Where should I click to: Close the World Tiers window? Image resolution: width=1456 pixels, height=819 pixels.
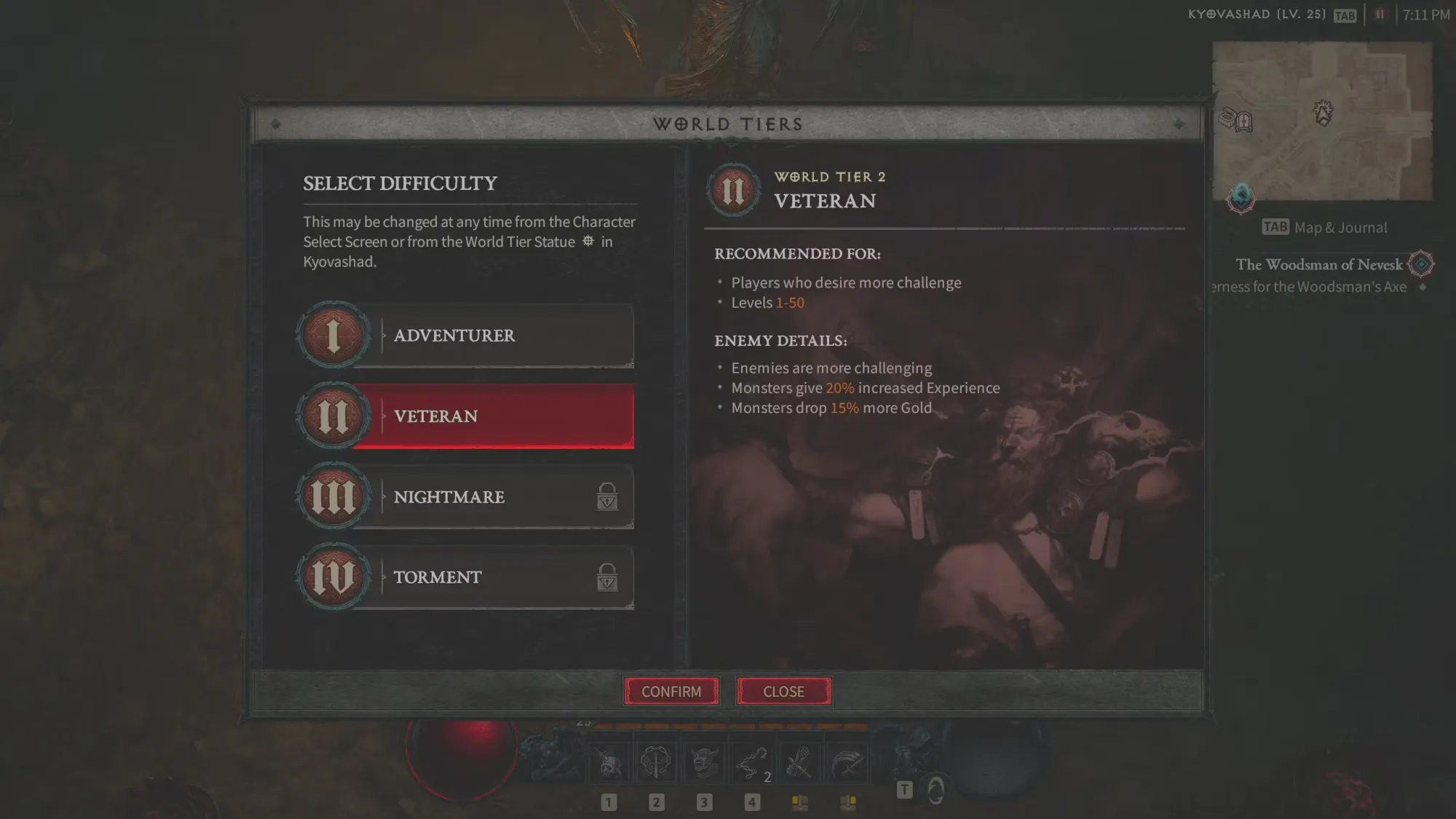click(x=783, y=691)
